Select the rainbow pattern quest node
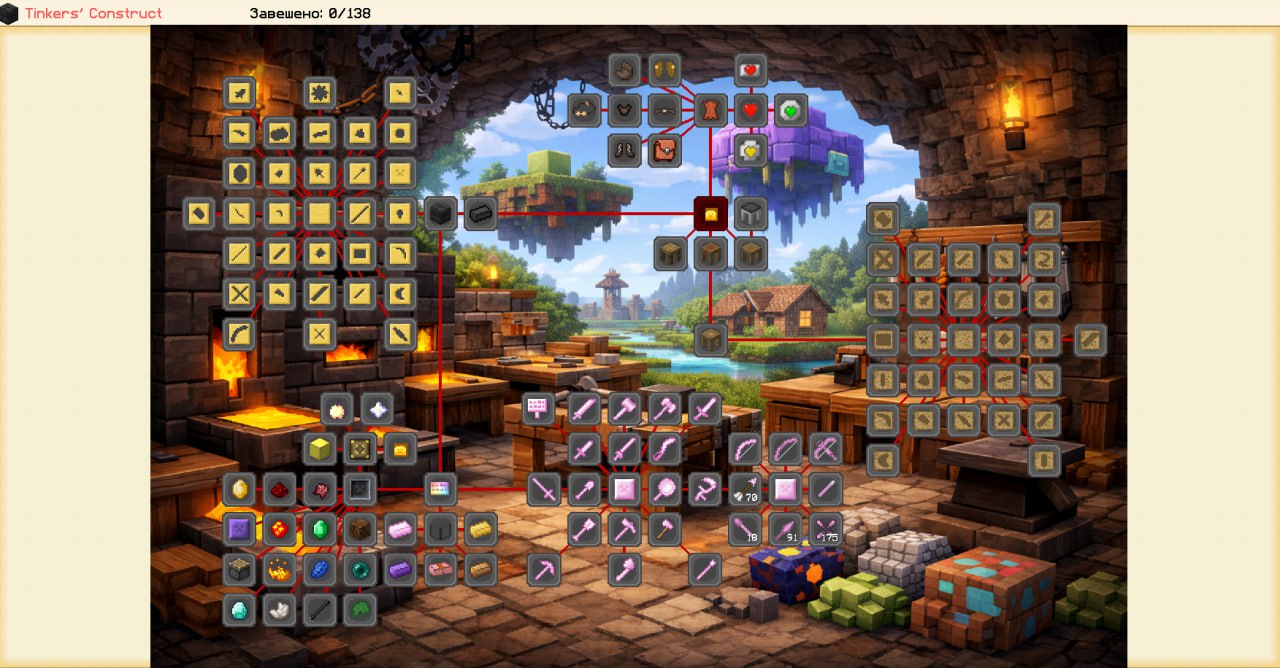 (x=440, y=489)
